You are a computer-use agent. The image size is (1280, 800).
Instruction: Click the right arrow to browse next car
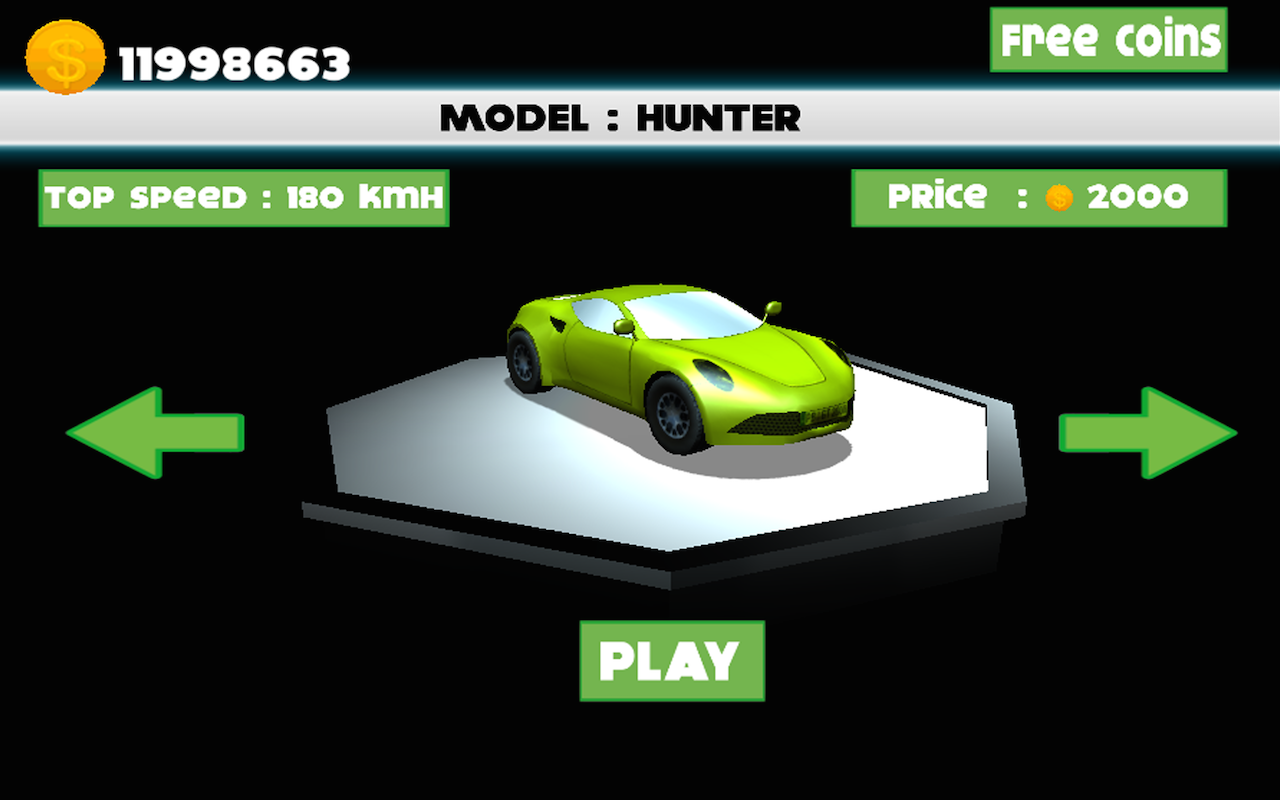[1145, 432]
